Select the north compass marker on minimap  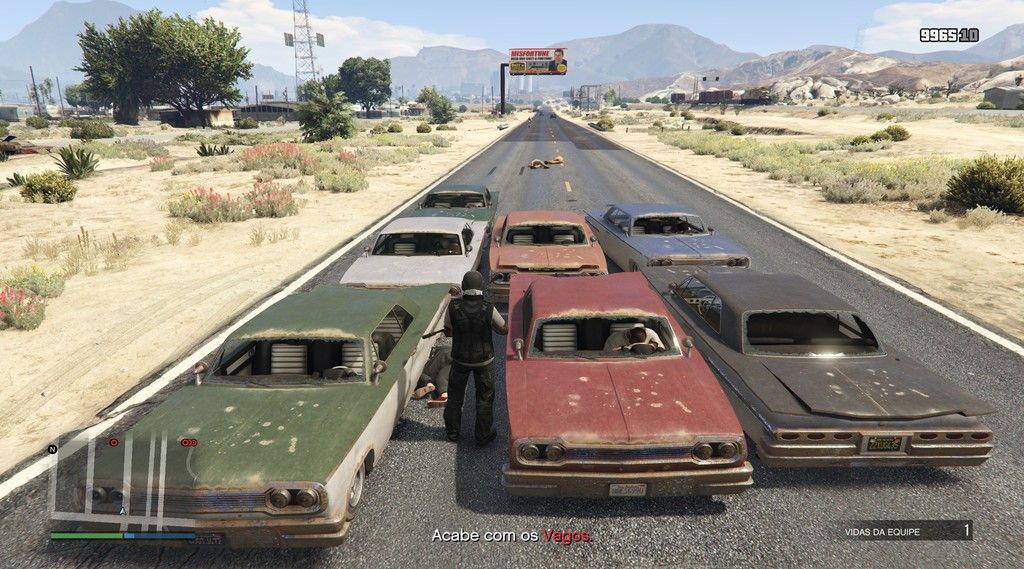51,449
